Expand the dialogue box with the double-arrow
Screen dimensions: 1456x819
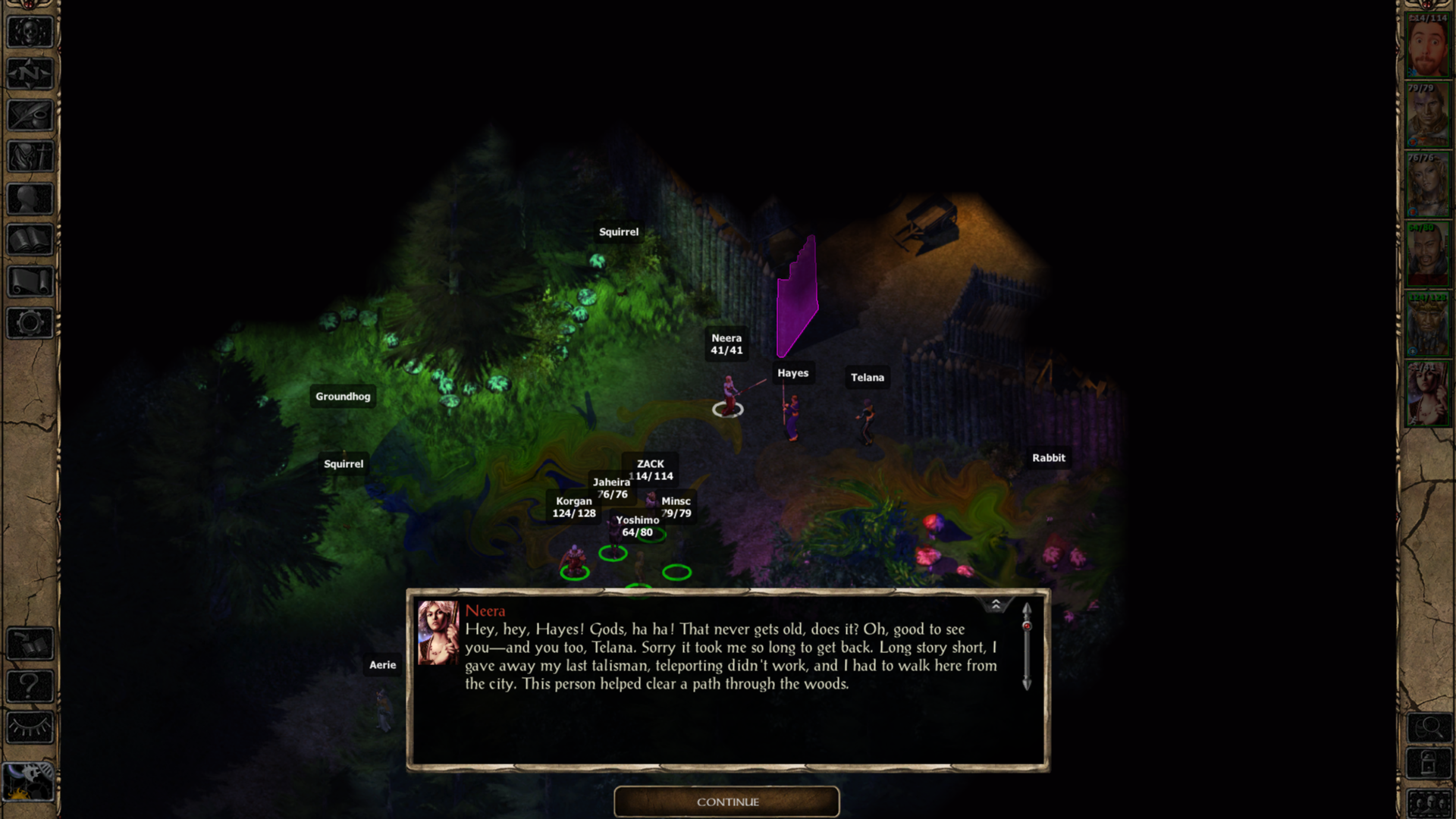click(996, 604)
